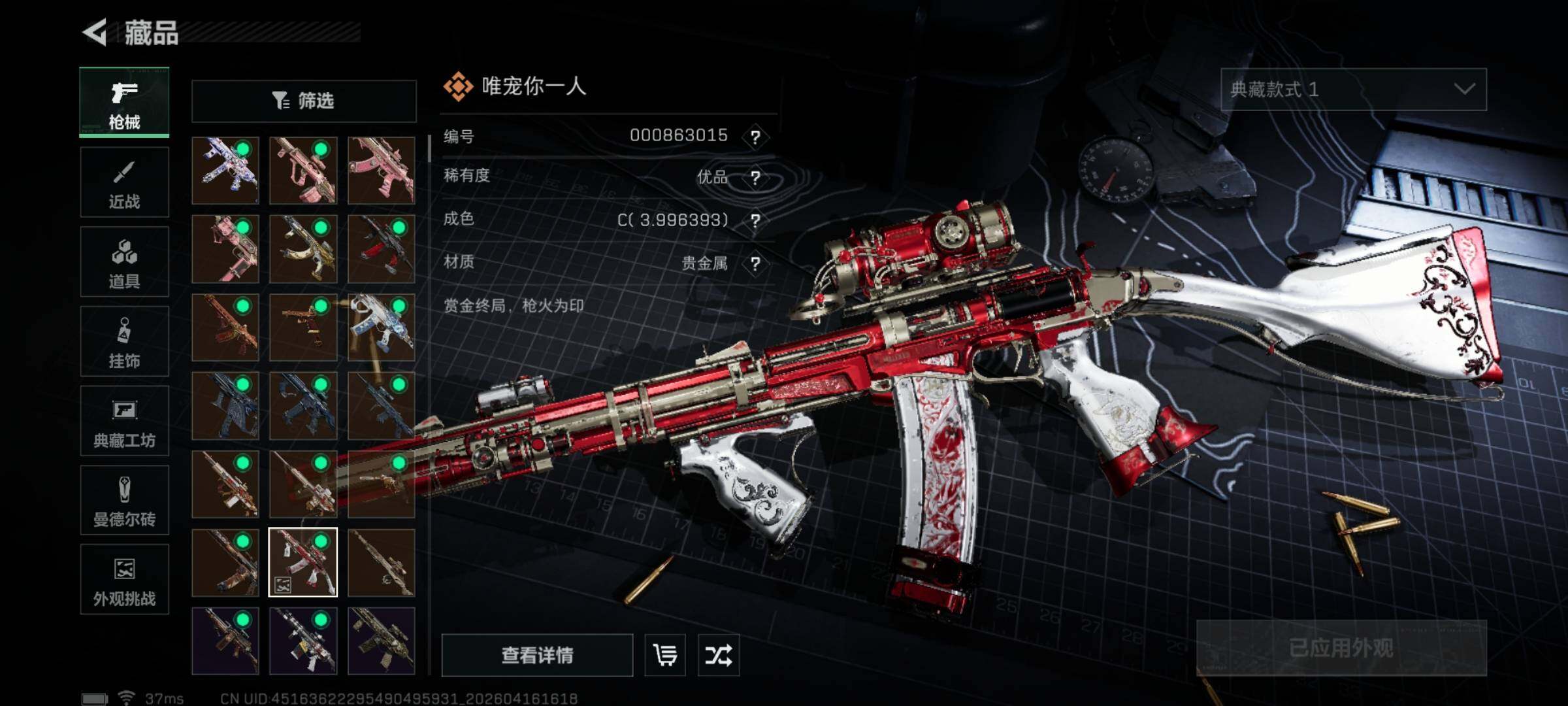Open the shopping cart list icon
The width and height of the screenshot is (1568, 706).
[x=665, y=655]
